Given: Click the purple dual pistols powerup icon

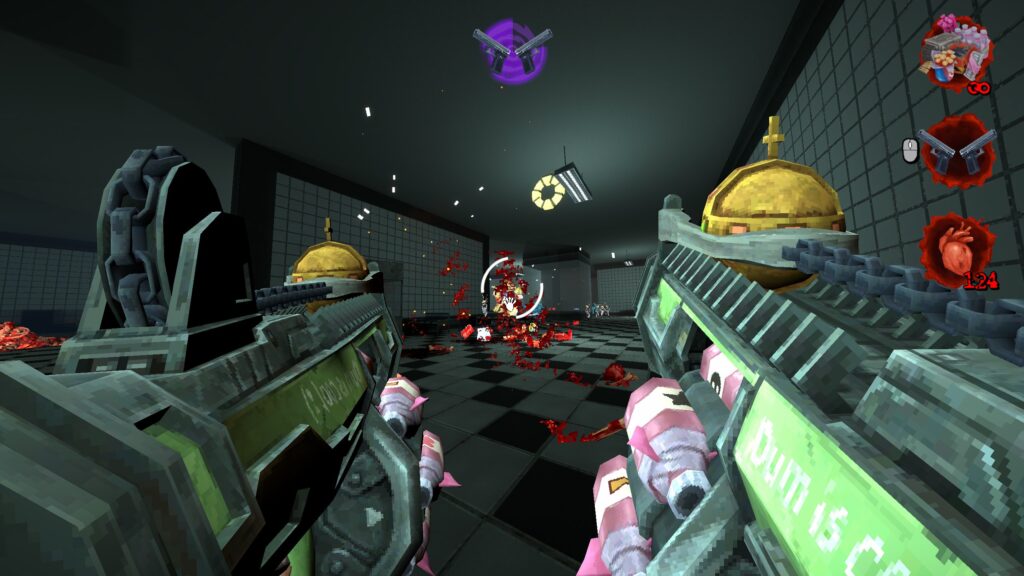Looking at the screenshot, I should [x=512, y=50].
